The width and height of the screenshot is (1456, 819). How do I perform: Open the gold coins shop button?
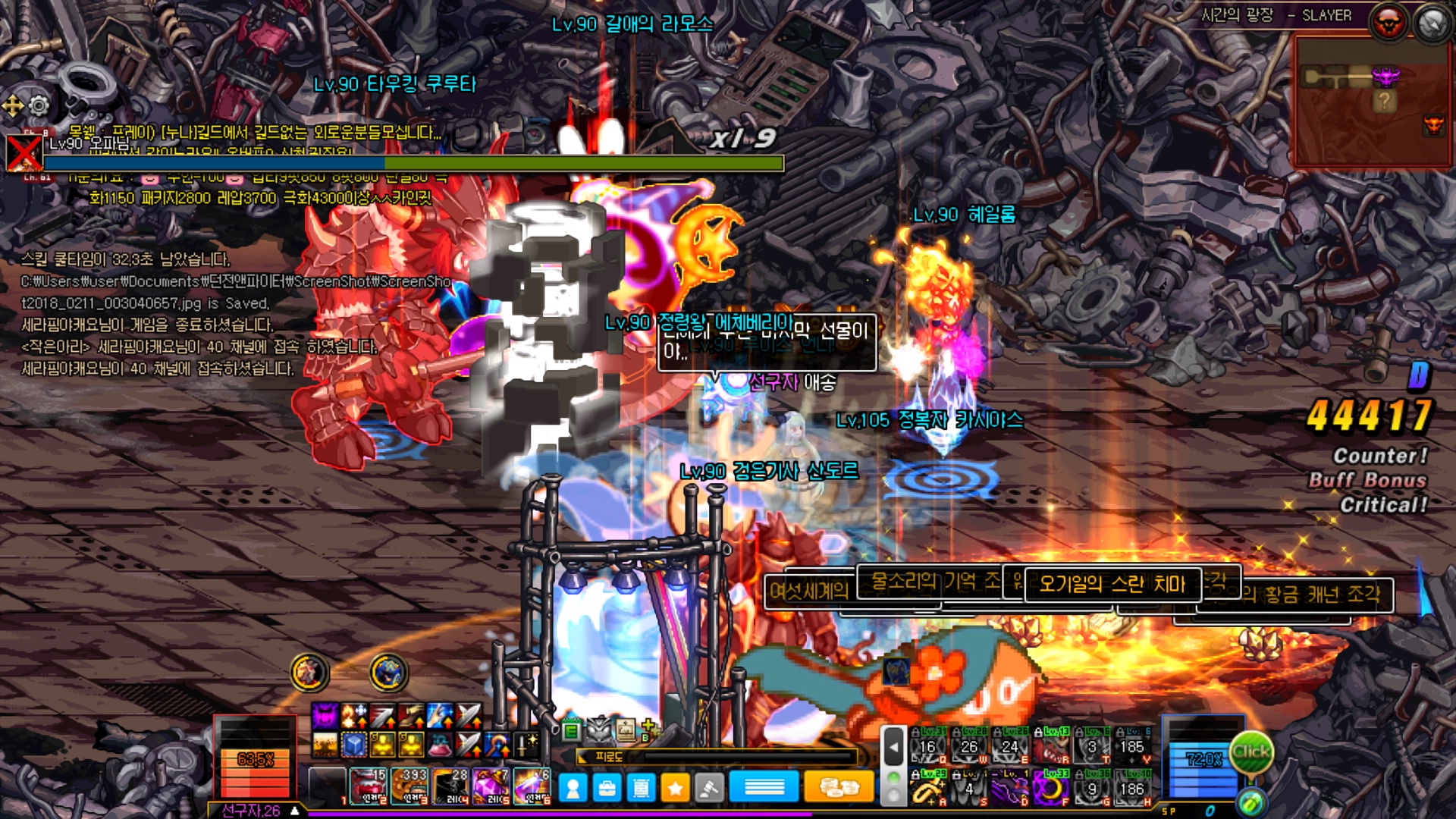[x=838, y=789]
